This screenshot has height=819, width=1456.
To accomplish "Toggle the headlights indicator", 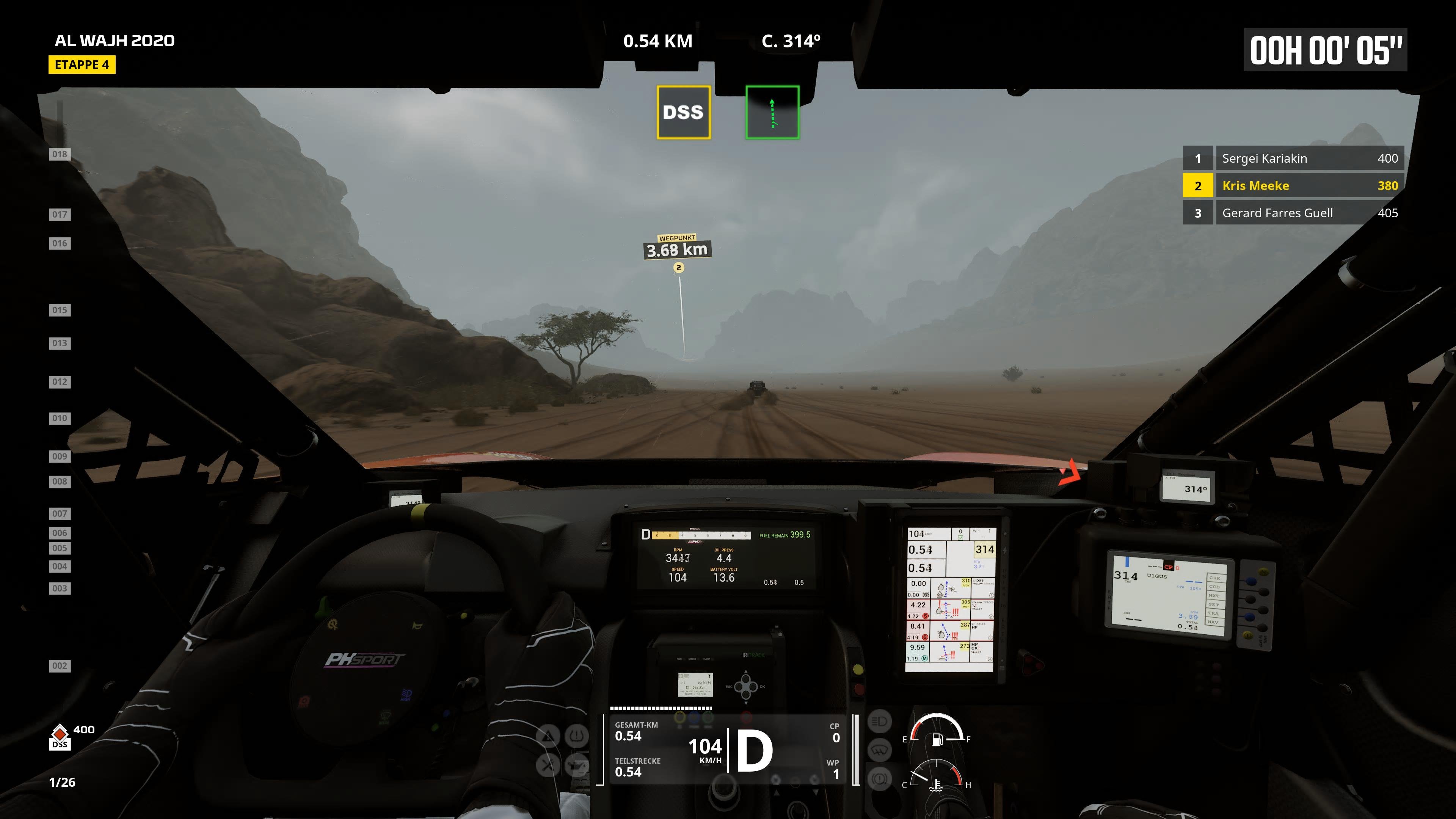I will [x=880, y=722].
